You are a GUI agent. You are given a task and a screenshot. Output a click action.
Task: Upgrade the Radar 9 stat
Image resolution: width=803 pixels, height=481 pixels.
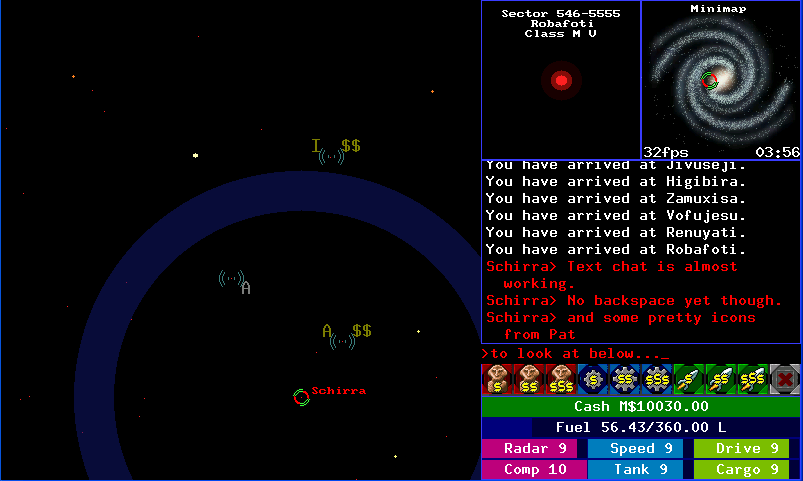tap(533, 449)
